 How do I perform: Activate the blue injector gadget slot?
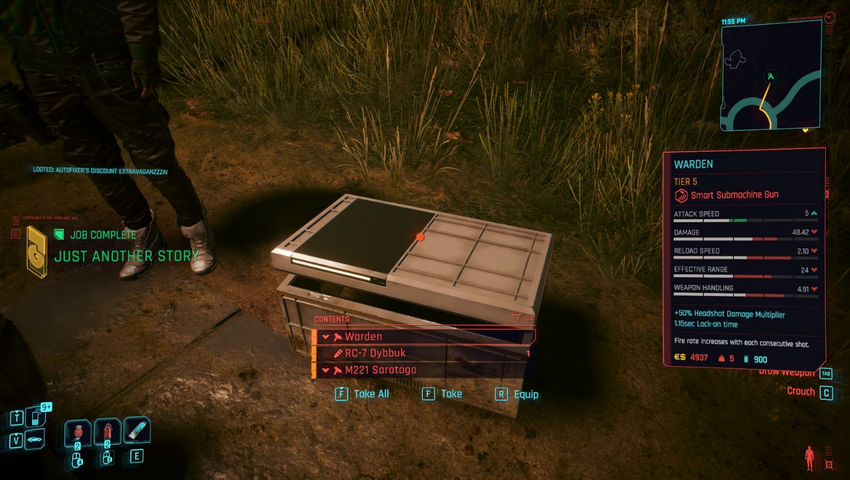pyautogui.click(x=137, y=432)
